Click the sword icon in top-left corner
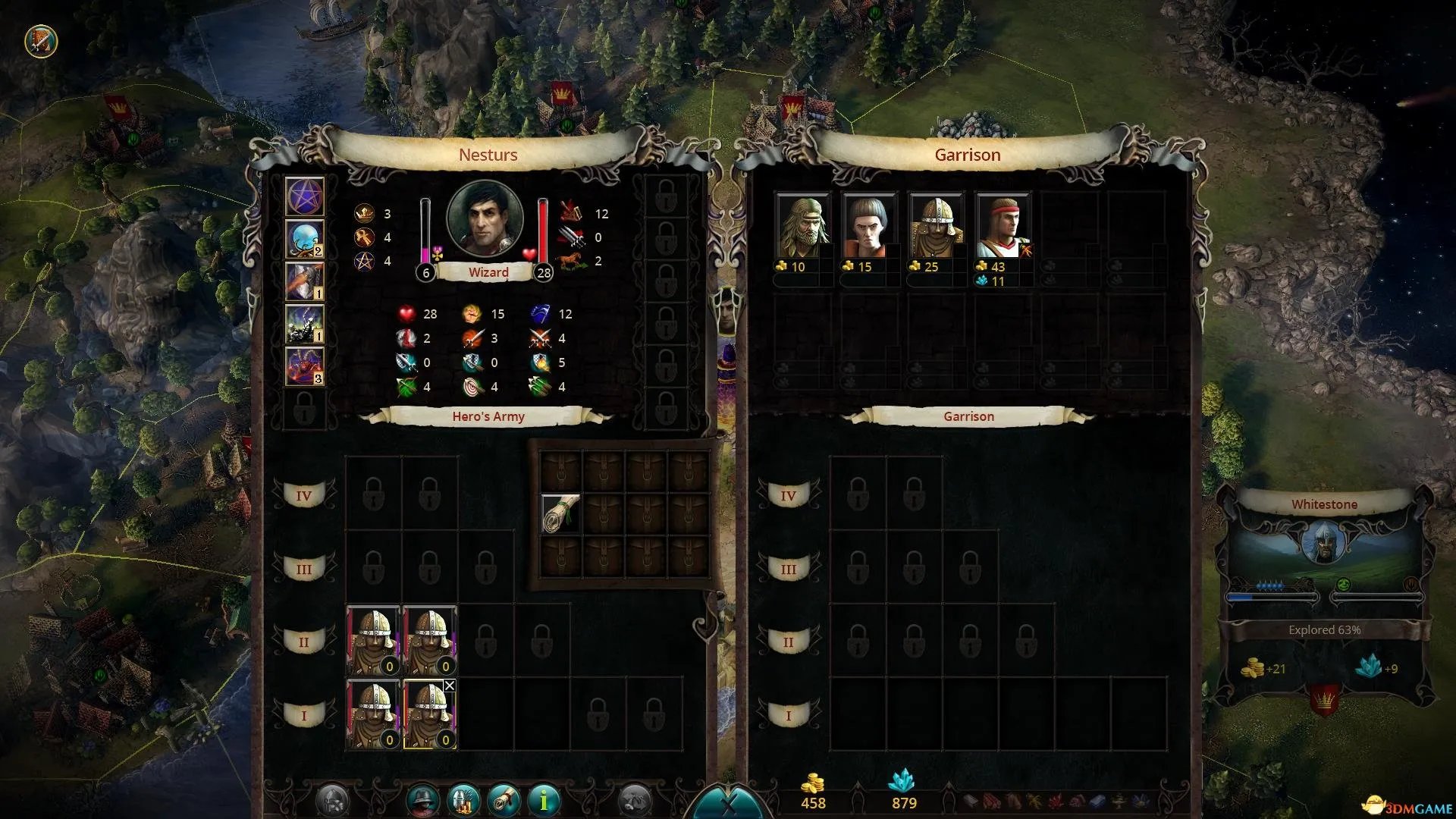 click(41, 41)
